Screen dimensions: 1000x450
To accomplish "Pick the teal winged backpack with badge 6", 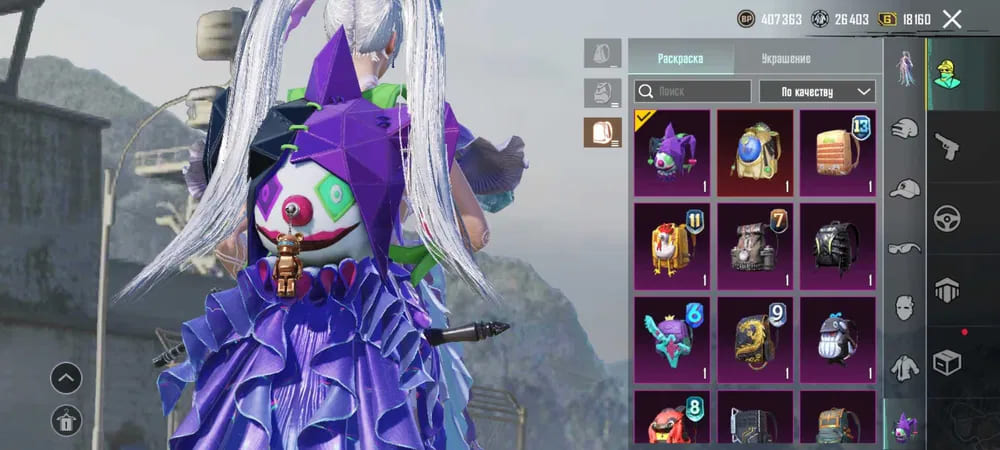I will pyautogui.click(x=671, y=339).
